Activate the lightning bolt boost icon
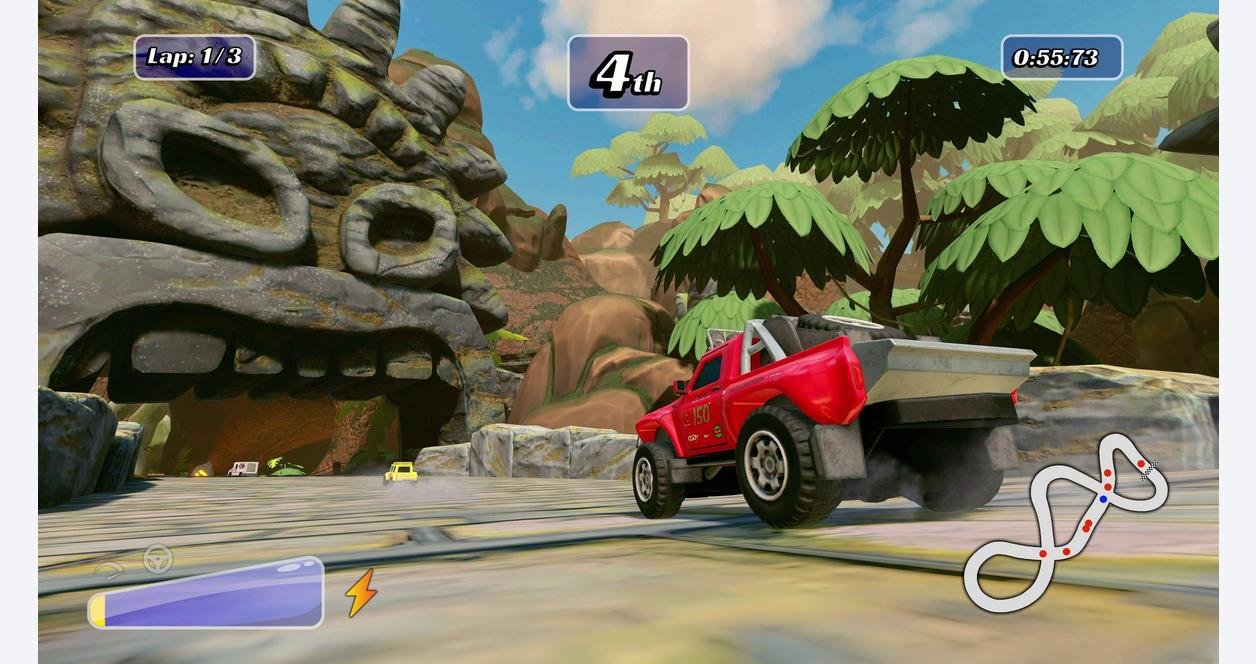The image size is (1256, 664). coord(360,593)
